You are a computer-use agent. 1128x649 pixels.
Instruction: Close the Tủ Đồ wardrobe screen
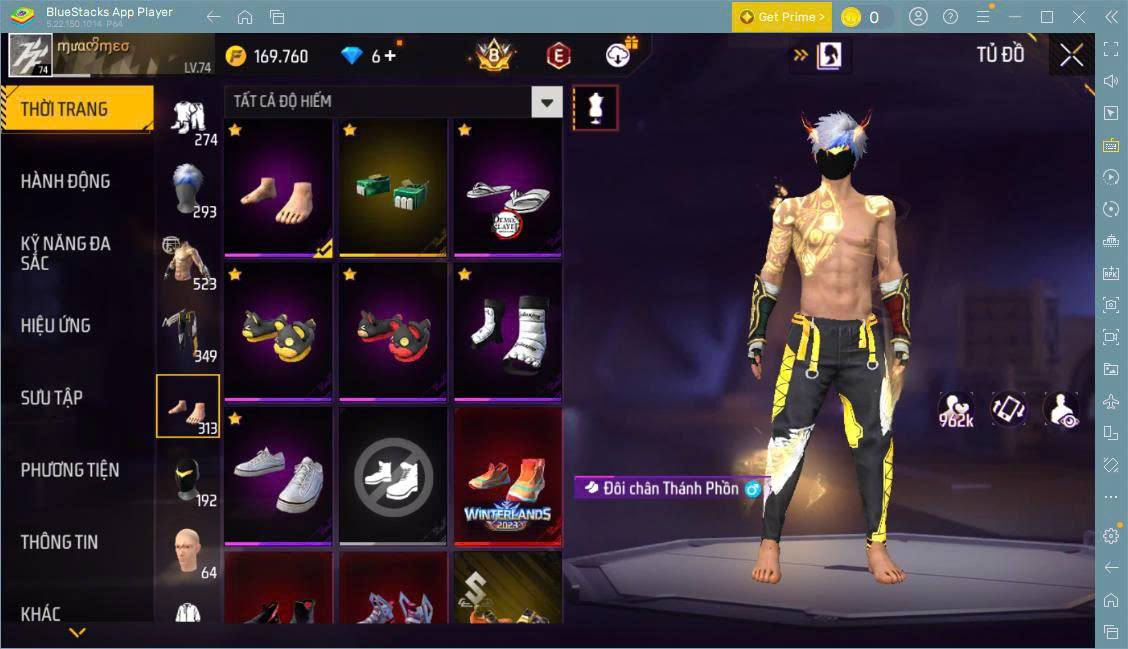(x=1071, y=55)
